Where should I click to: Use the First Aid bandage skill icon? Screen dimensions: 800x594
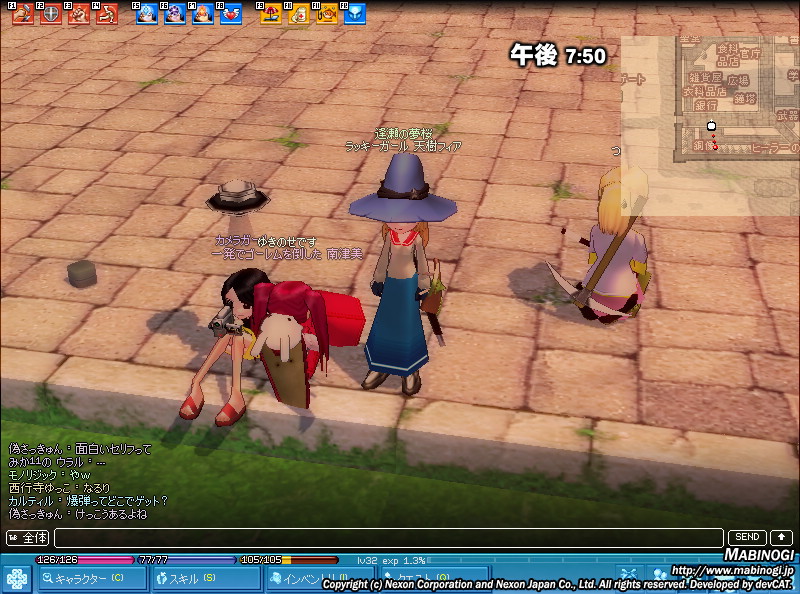(x=299, y=14)
